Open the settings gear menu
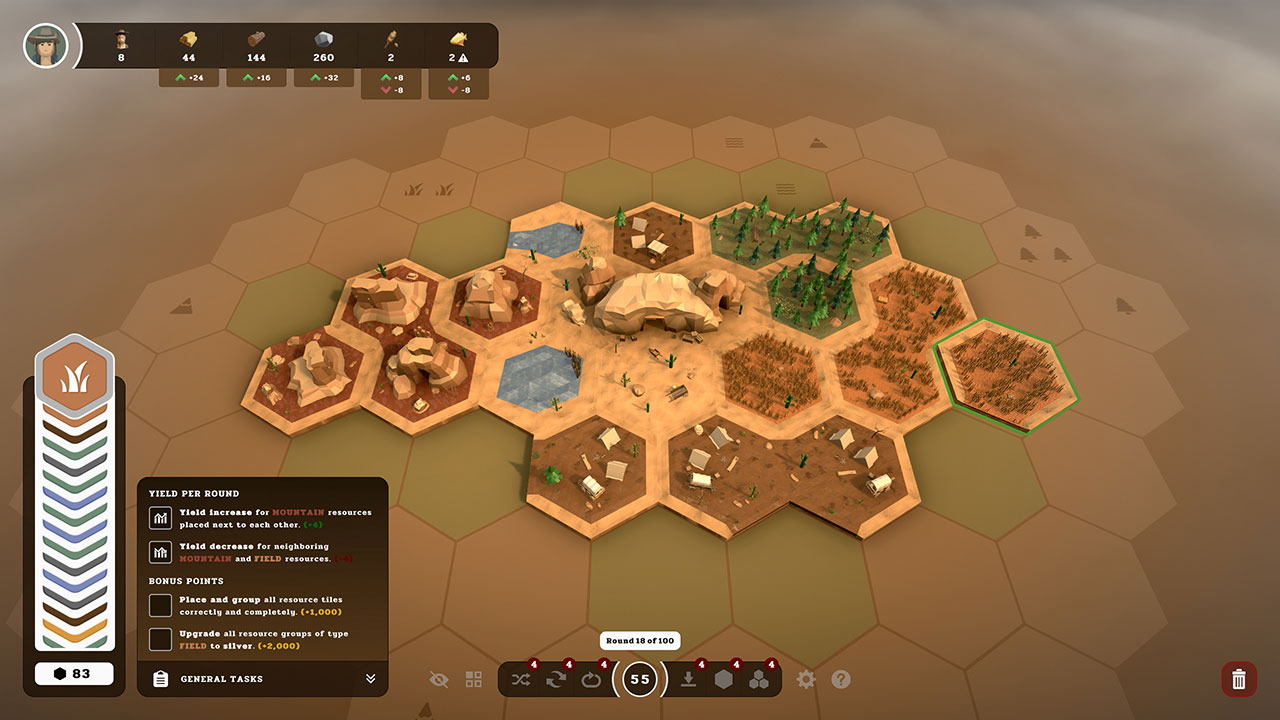This screenshot has height=720, width=1280. tap(806, 679)
